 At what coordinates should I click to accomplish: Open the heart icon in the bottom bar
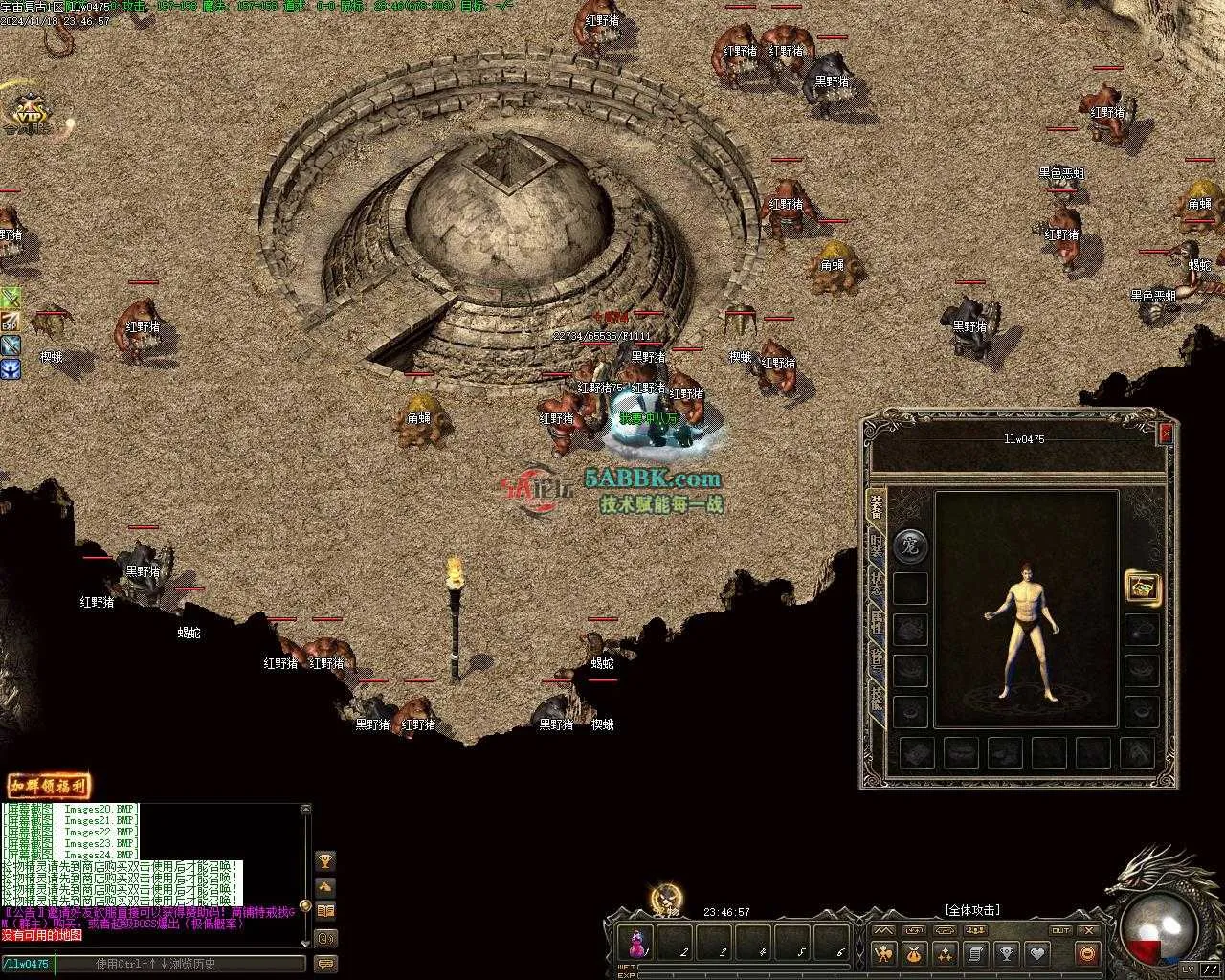[x=1036, y=953]
